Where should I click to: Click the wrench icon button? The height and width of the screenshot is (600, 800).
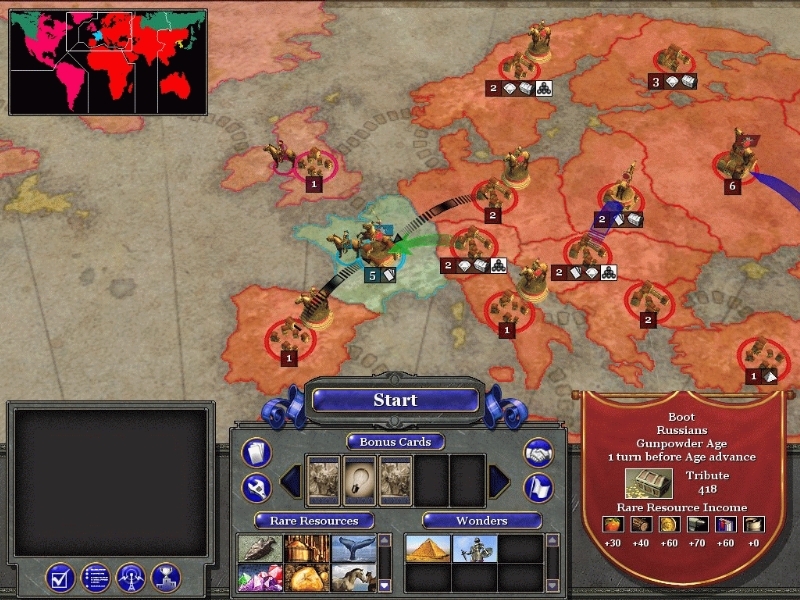pos(257,487)
